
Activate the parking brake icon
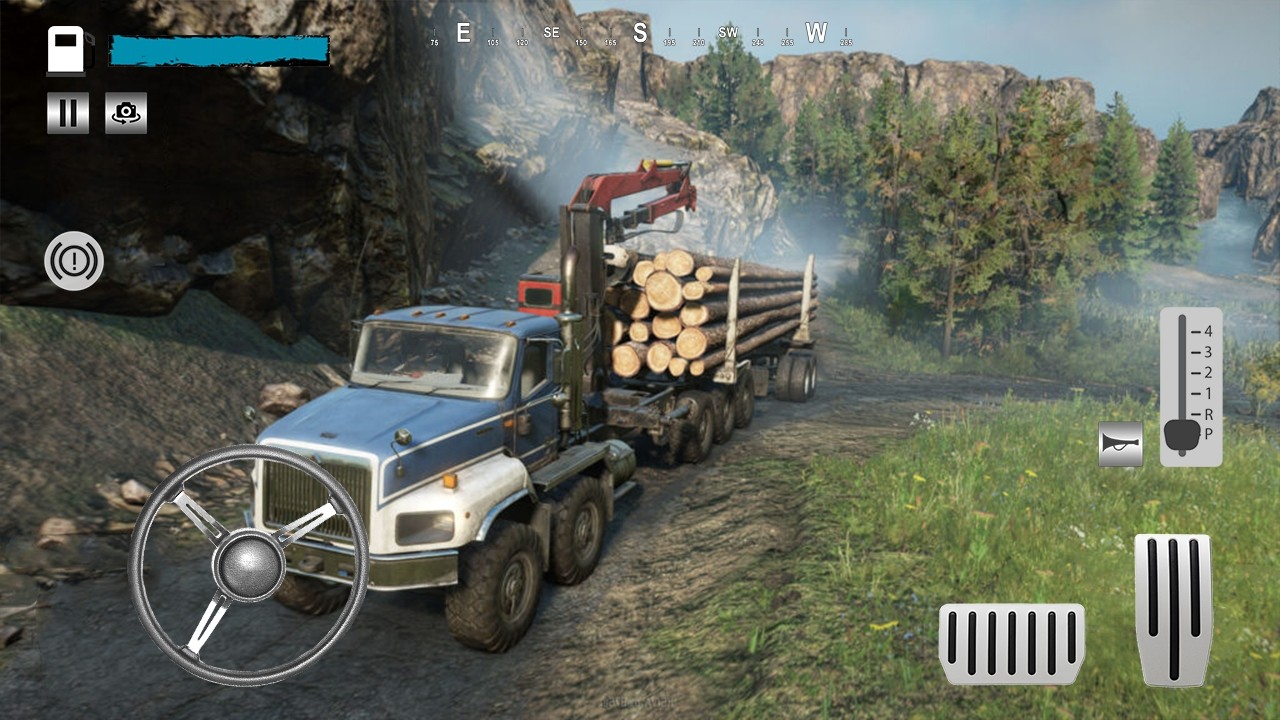point(74,261)
